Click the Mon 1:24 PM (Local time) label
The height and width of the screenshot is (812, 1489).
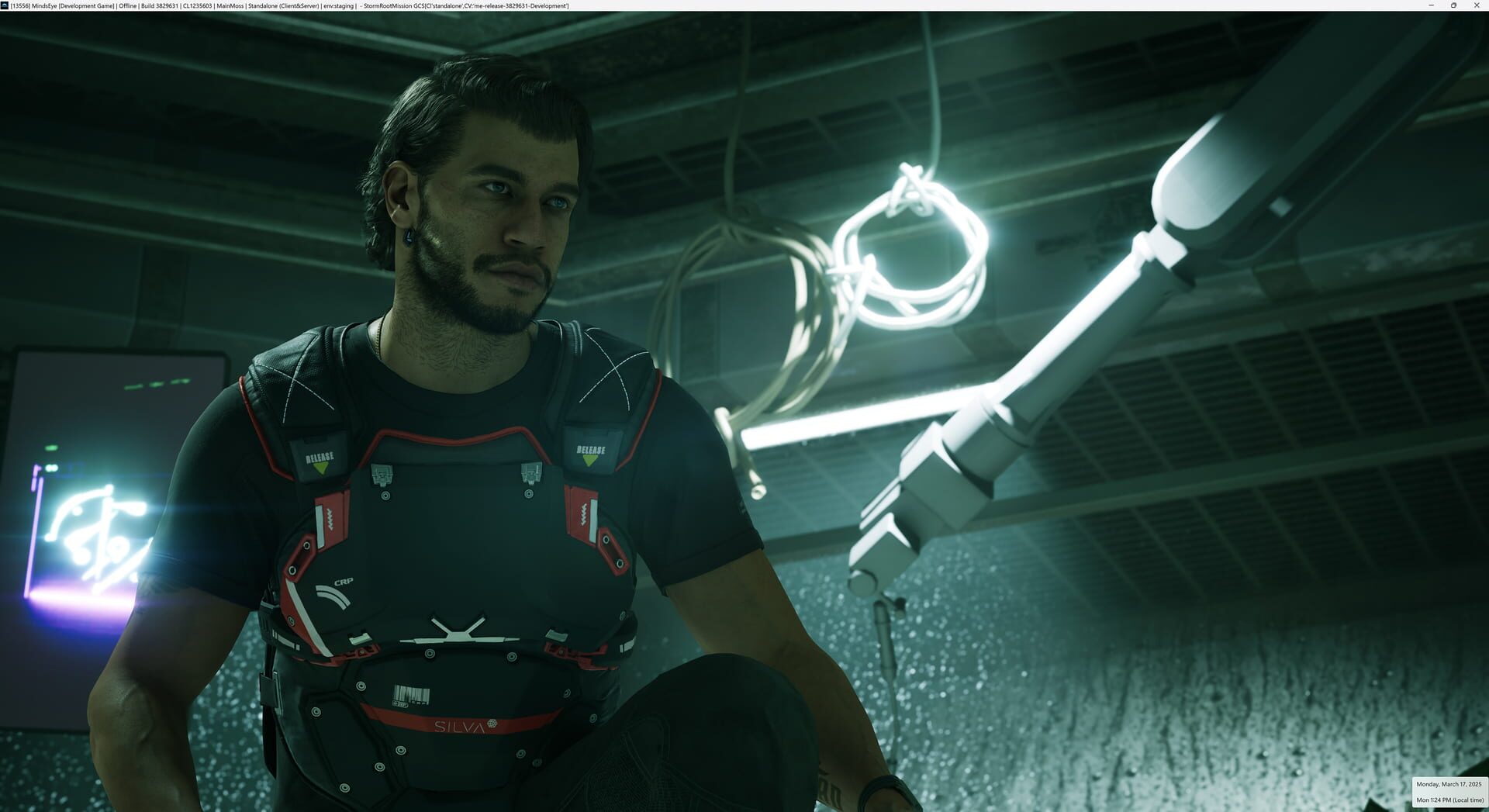[1452, 800]
